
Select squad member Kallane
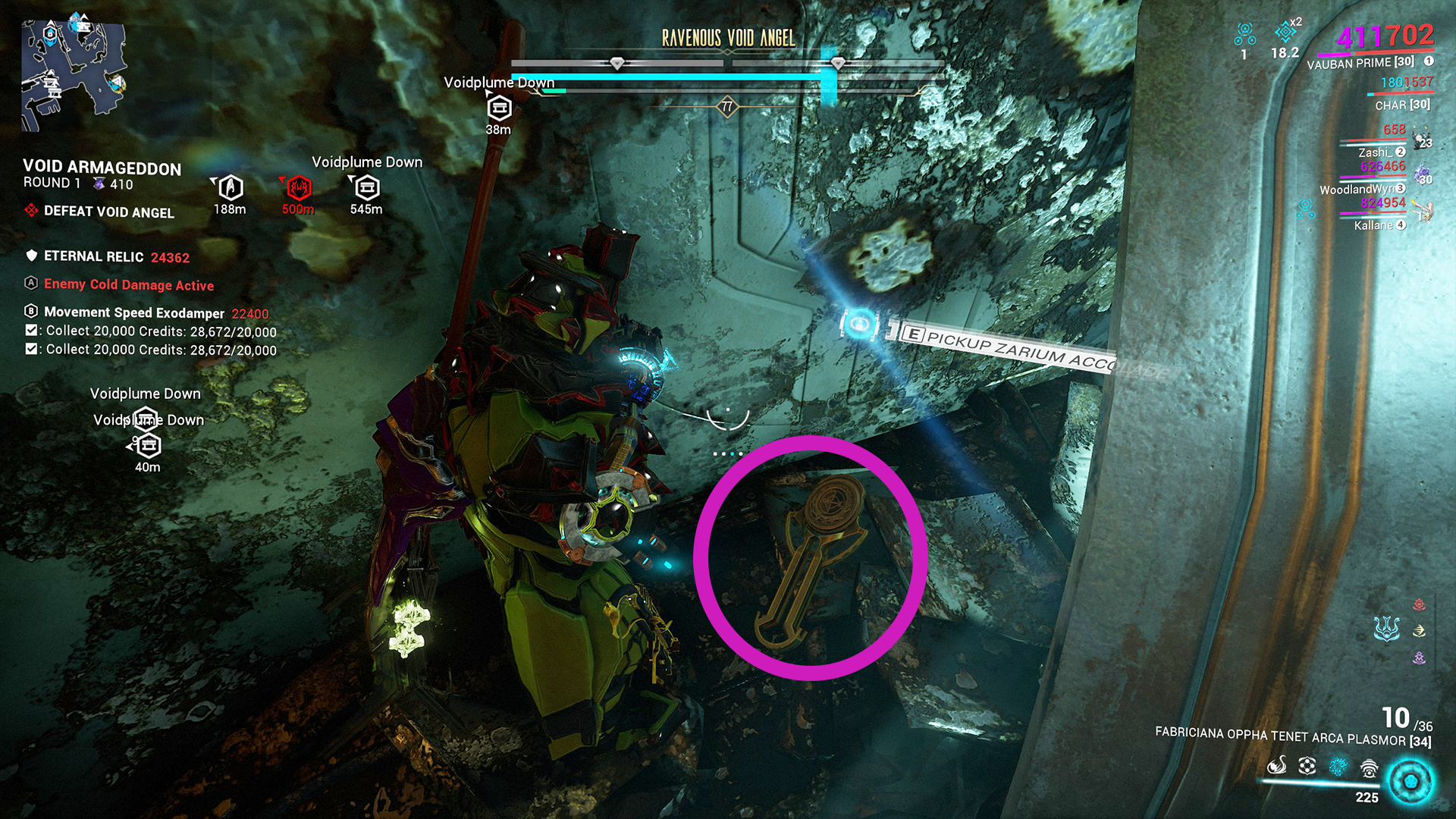[1374, 225]
